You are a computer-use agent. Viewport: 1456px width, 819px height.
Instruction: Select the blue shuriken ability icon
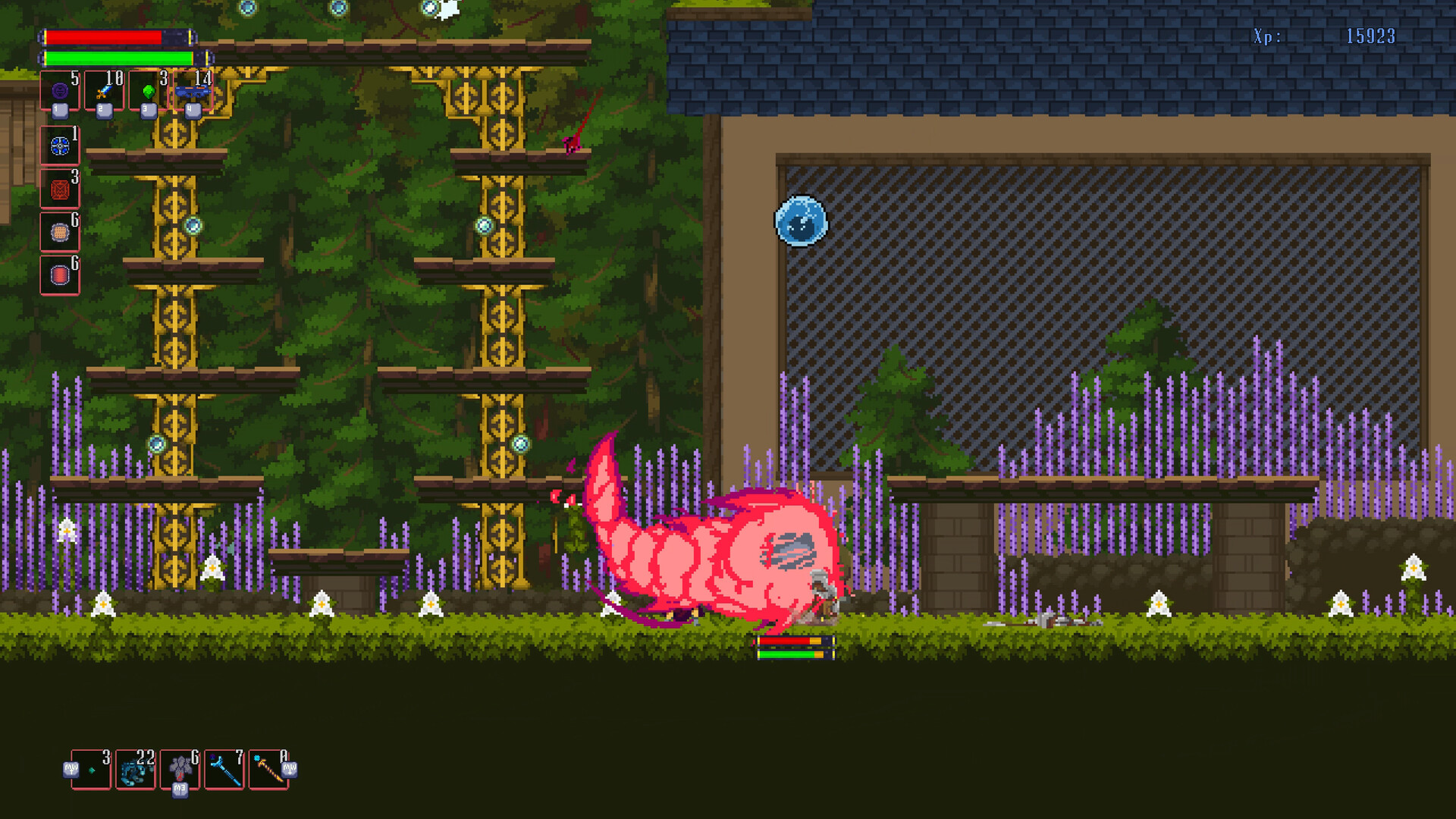point(60,146)
